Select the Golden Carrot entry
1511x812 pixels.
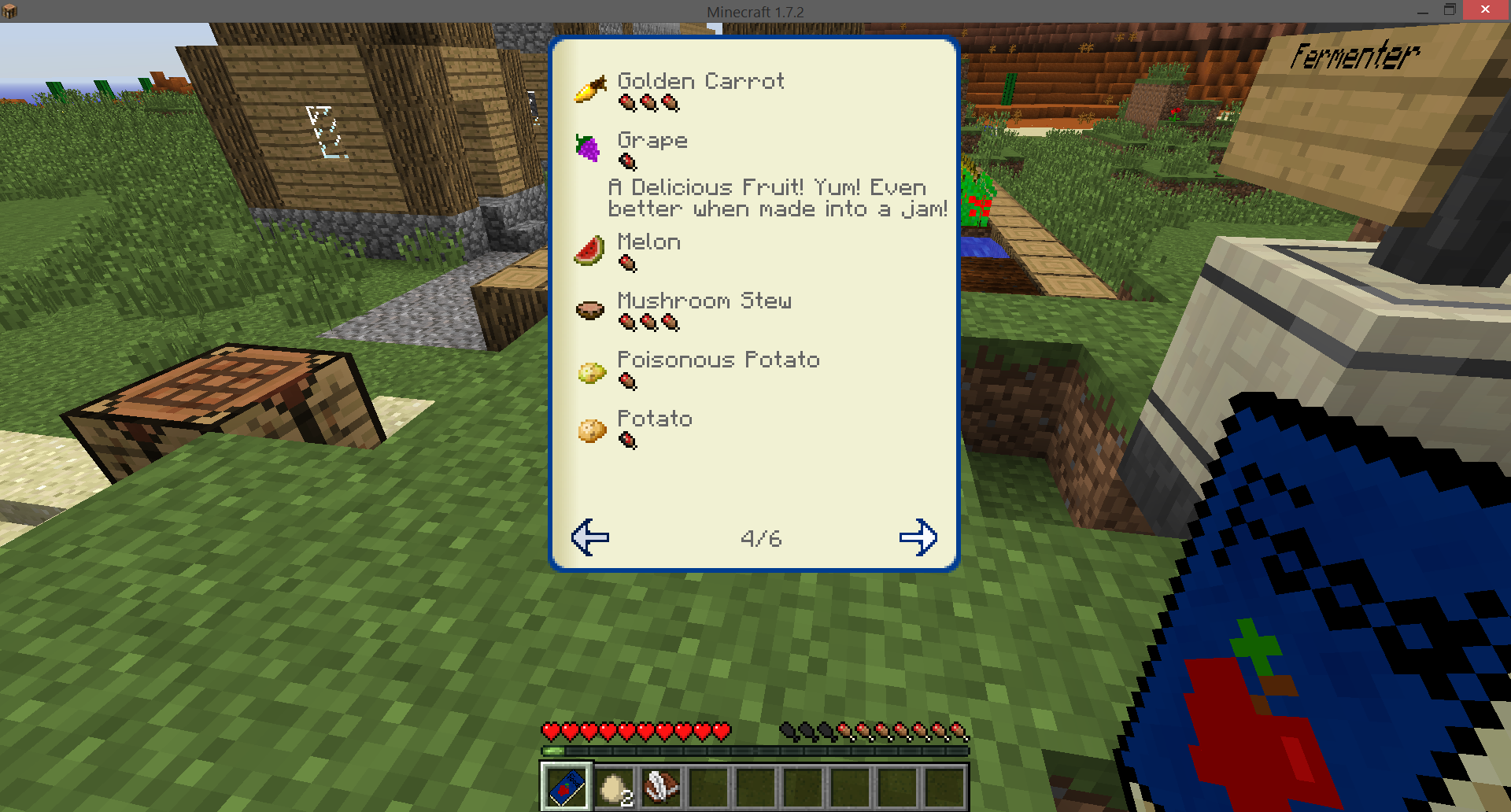(x=700, y=82)
